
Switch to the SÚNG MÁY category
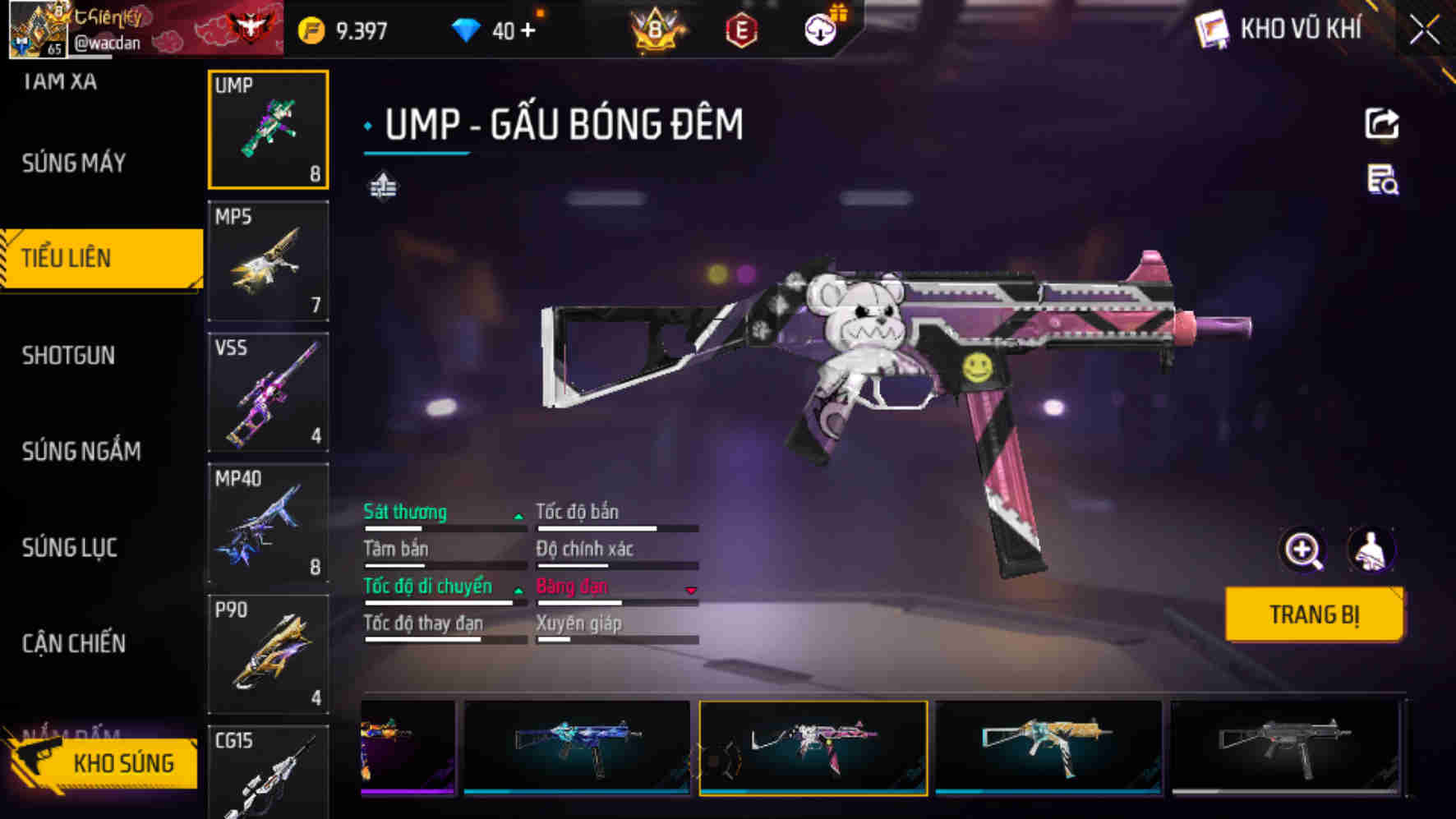coord(74,163)
